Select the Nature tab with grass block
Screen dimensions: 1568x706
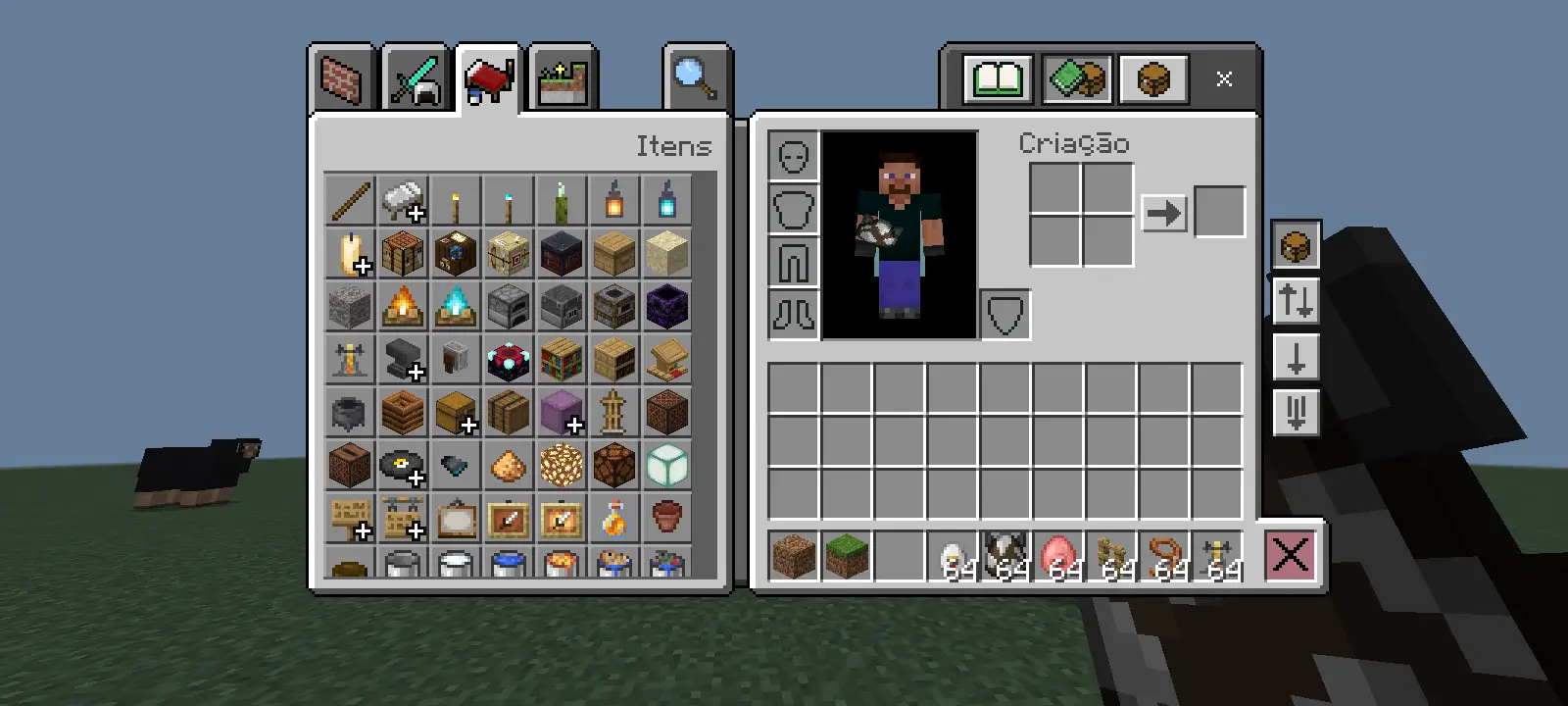563,79
